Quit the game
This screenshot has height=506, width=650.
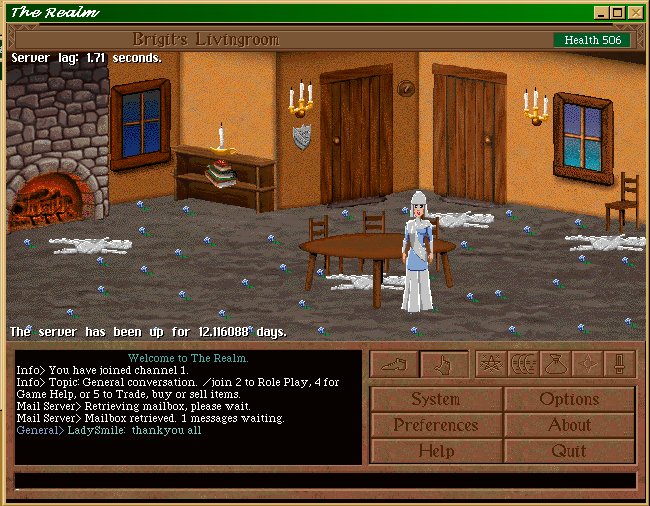click(569, 451)
